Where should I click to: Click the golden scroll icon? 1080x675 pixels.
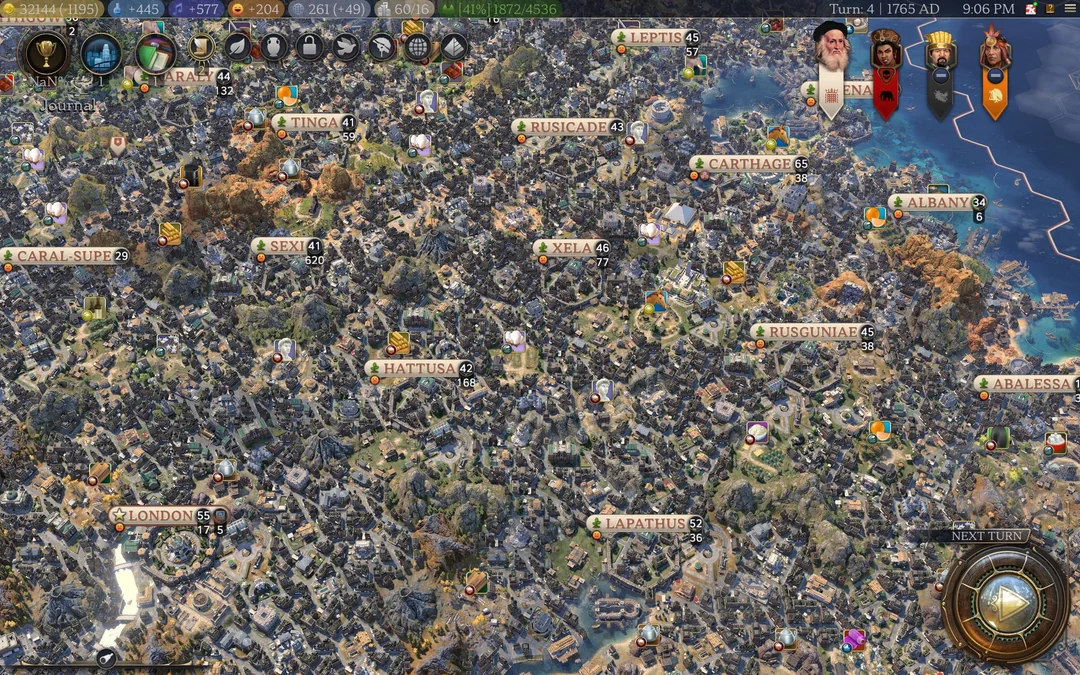pos(202,46)
